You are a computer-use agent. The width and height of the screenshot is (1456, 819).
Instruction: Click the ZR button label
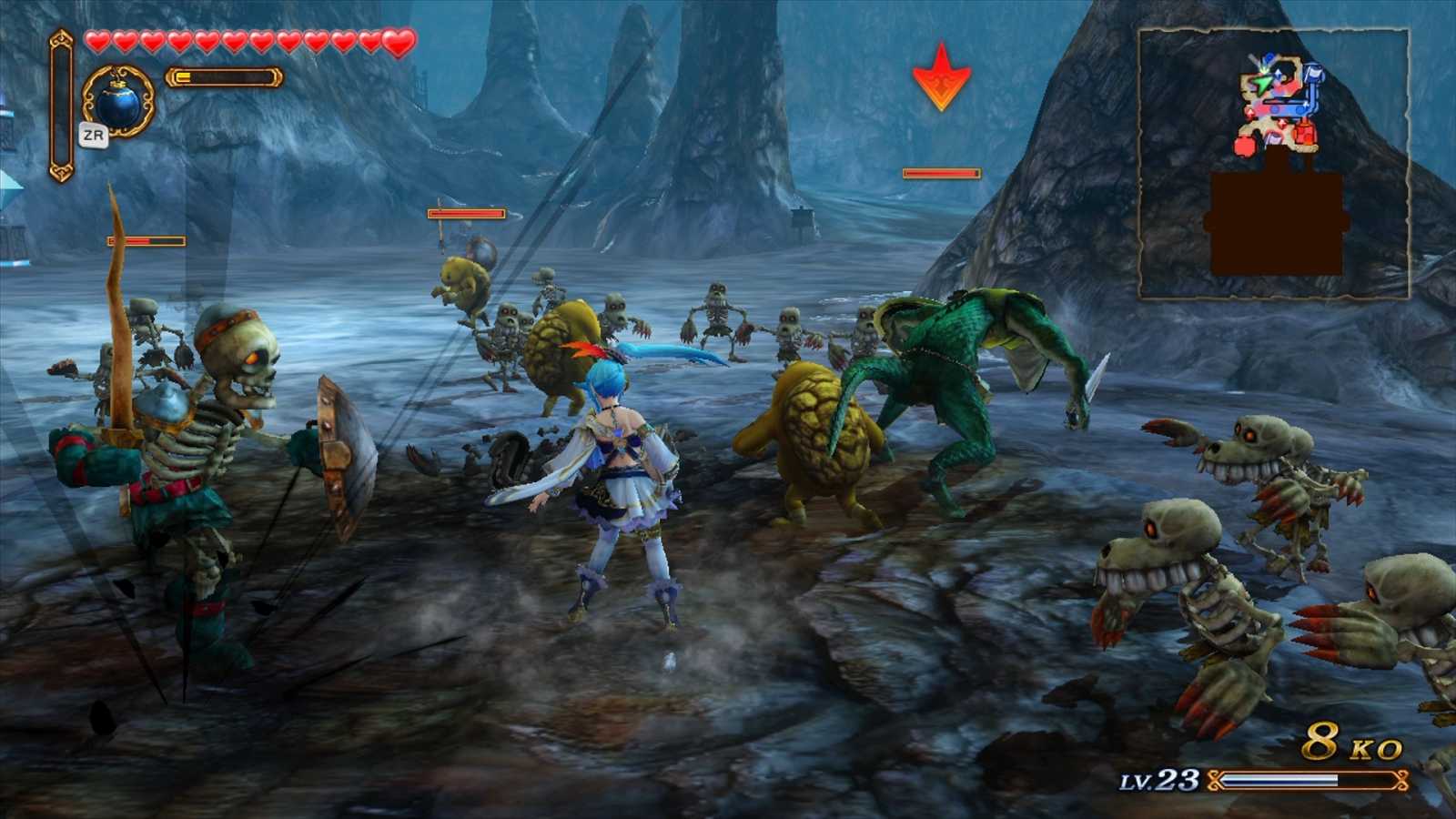click(x=94, y=135)
